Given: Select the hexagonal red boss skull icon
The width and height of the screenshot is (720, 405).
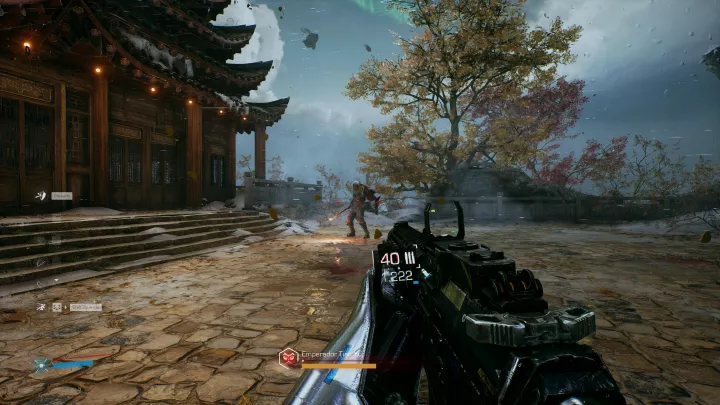Looking at the screenshot, I should click(288, 355).
